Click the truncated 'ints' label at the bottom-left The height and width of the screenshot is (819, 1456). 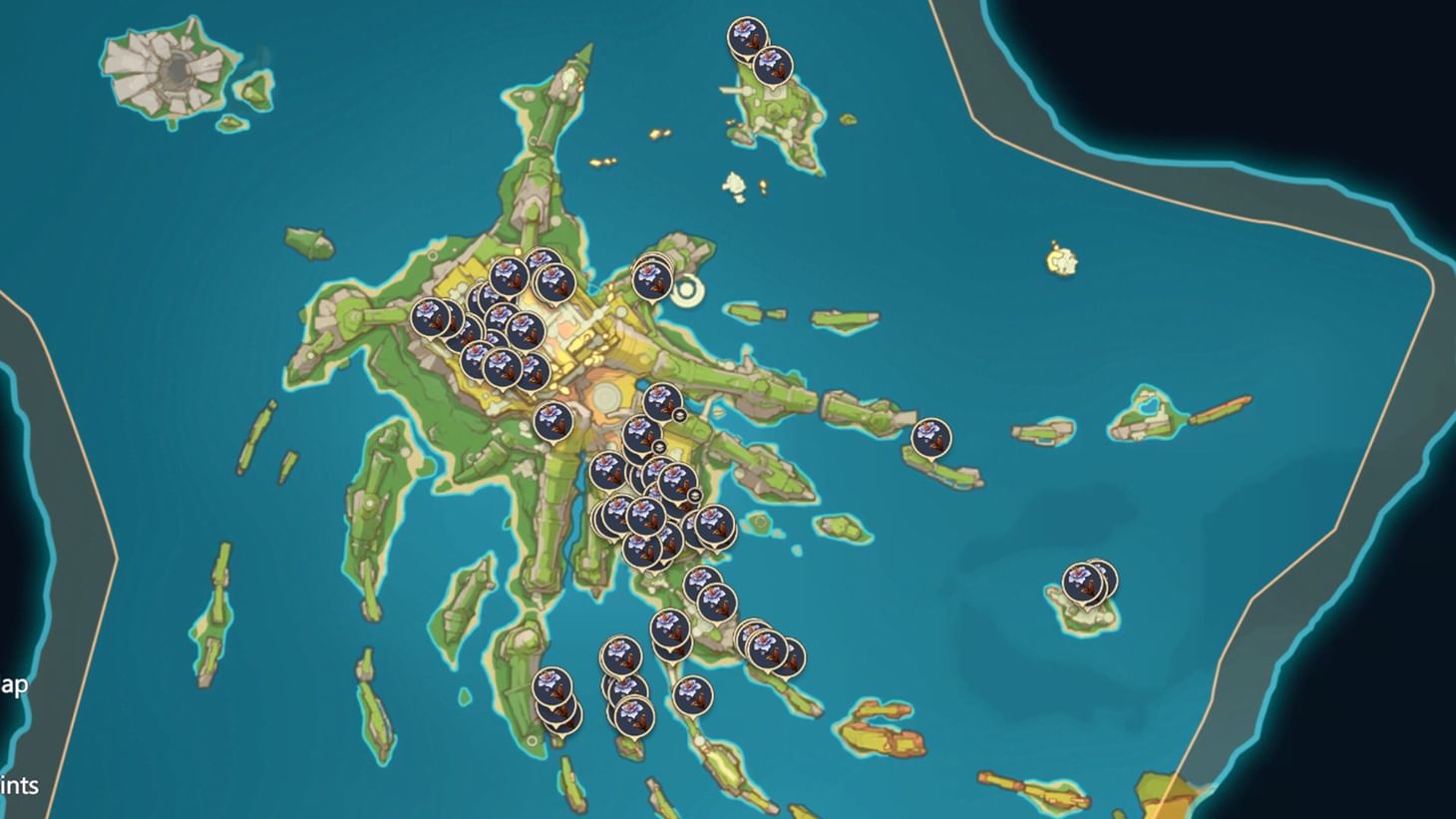click(18, 786)
